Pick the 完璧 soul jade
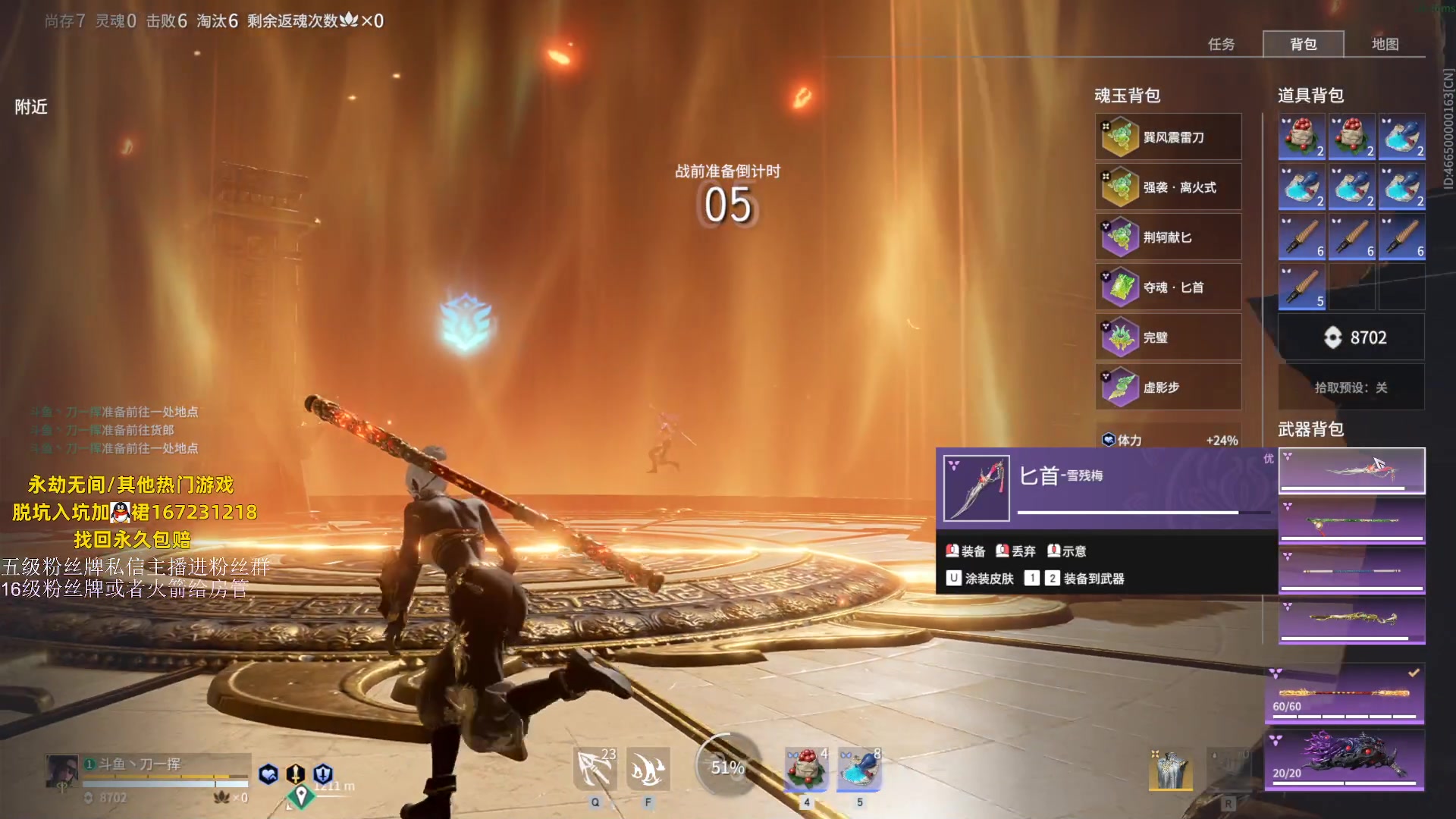Screen dimensions: 1456x819 pos(1168,337)
